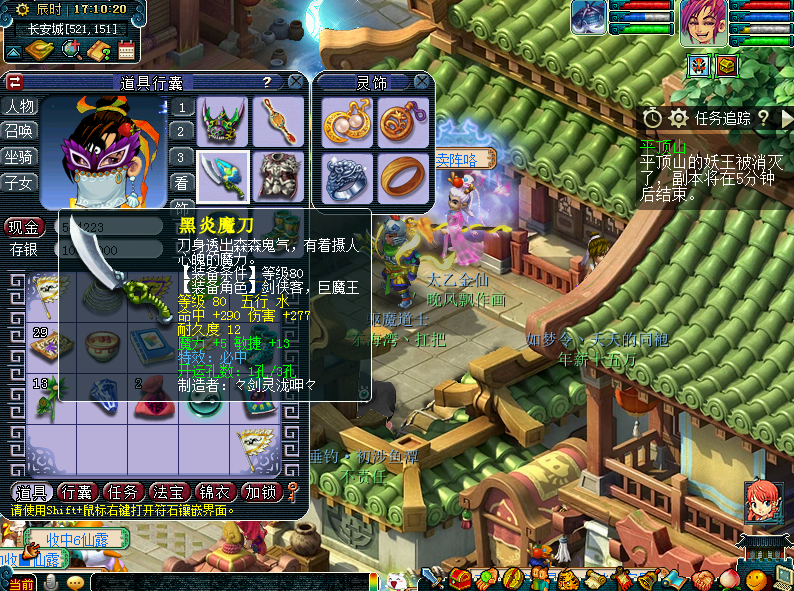Open the 法宝 treasures tab
Screen dimensions: 794x591
(x=169, y=492)
